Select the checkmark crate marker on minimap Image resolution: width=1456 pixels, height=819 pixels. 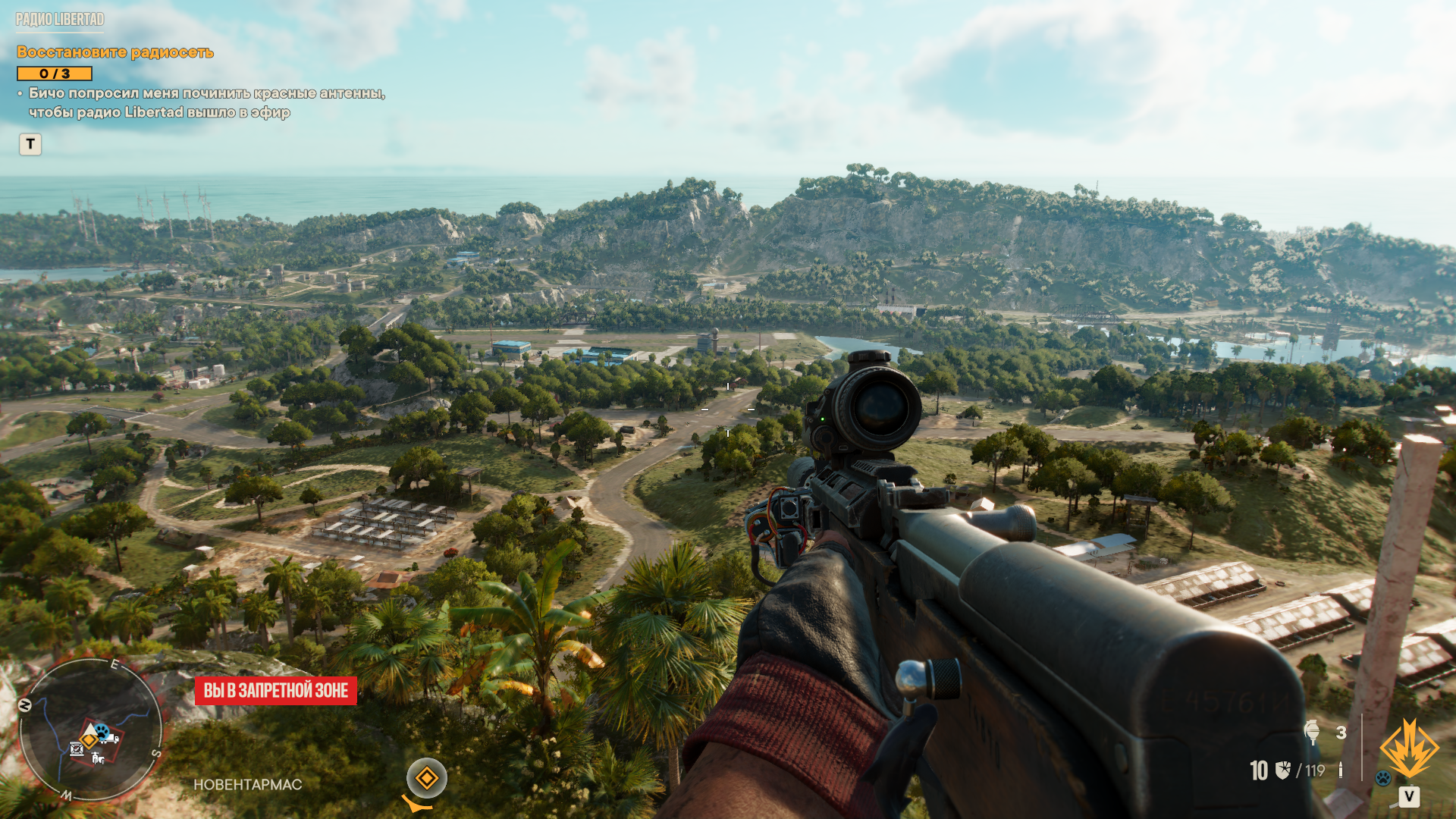point(77,749)
